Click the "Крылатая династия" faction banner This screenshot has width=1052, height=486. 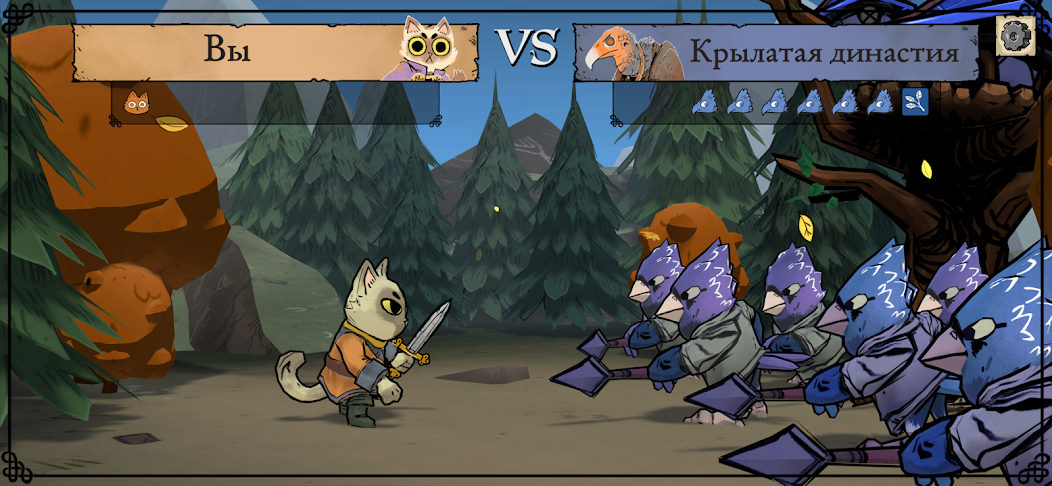(x=822, y=53)
